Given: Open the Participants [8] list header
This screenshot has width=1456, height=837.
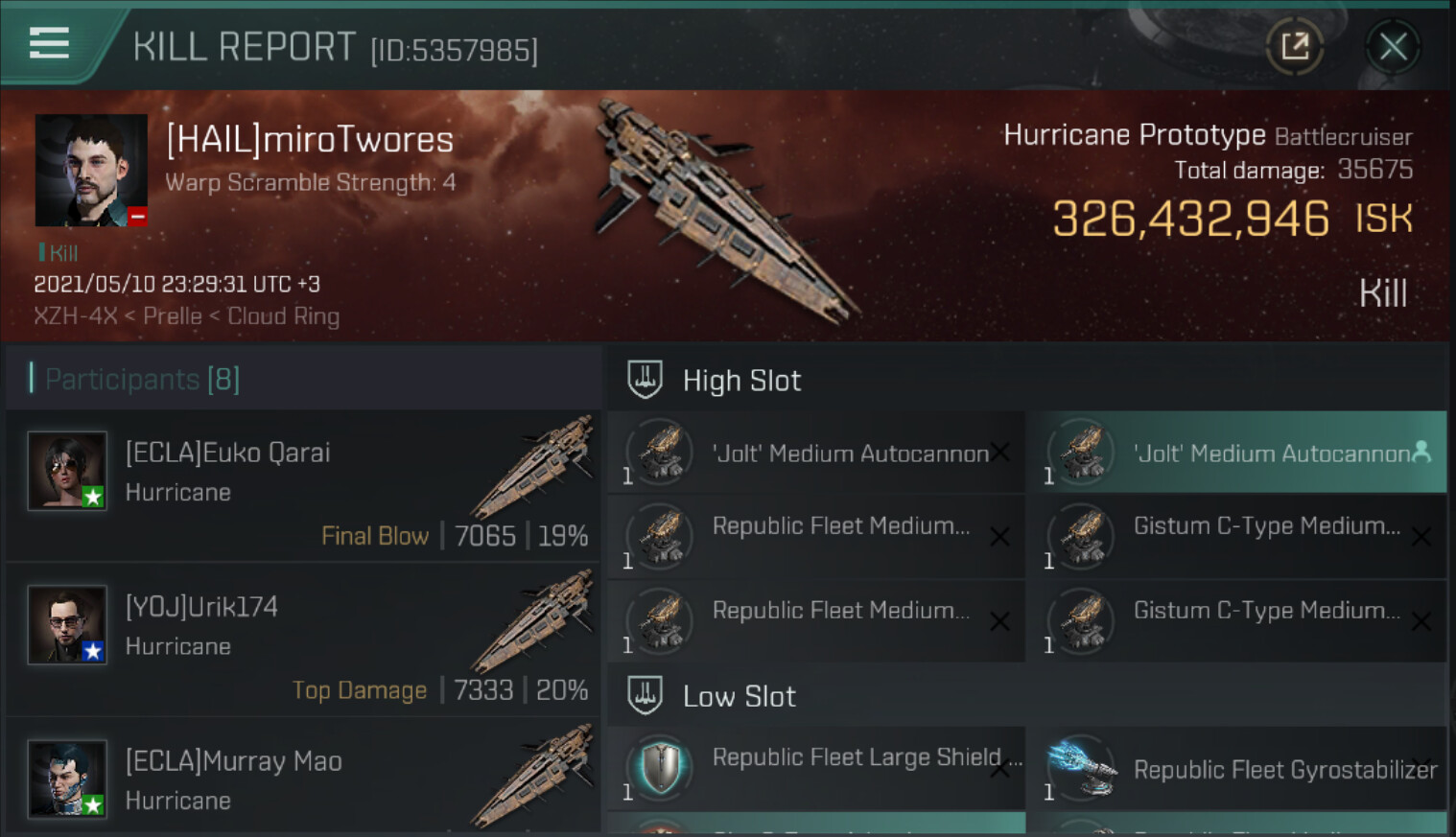Looking at the screenshot, I should [x=143, y=380].
